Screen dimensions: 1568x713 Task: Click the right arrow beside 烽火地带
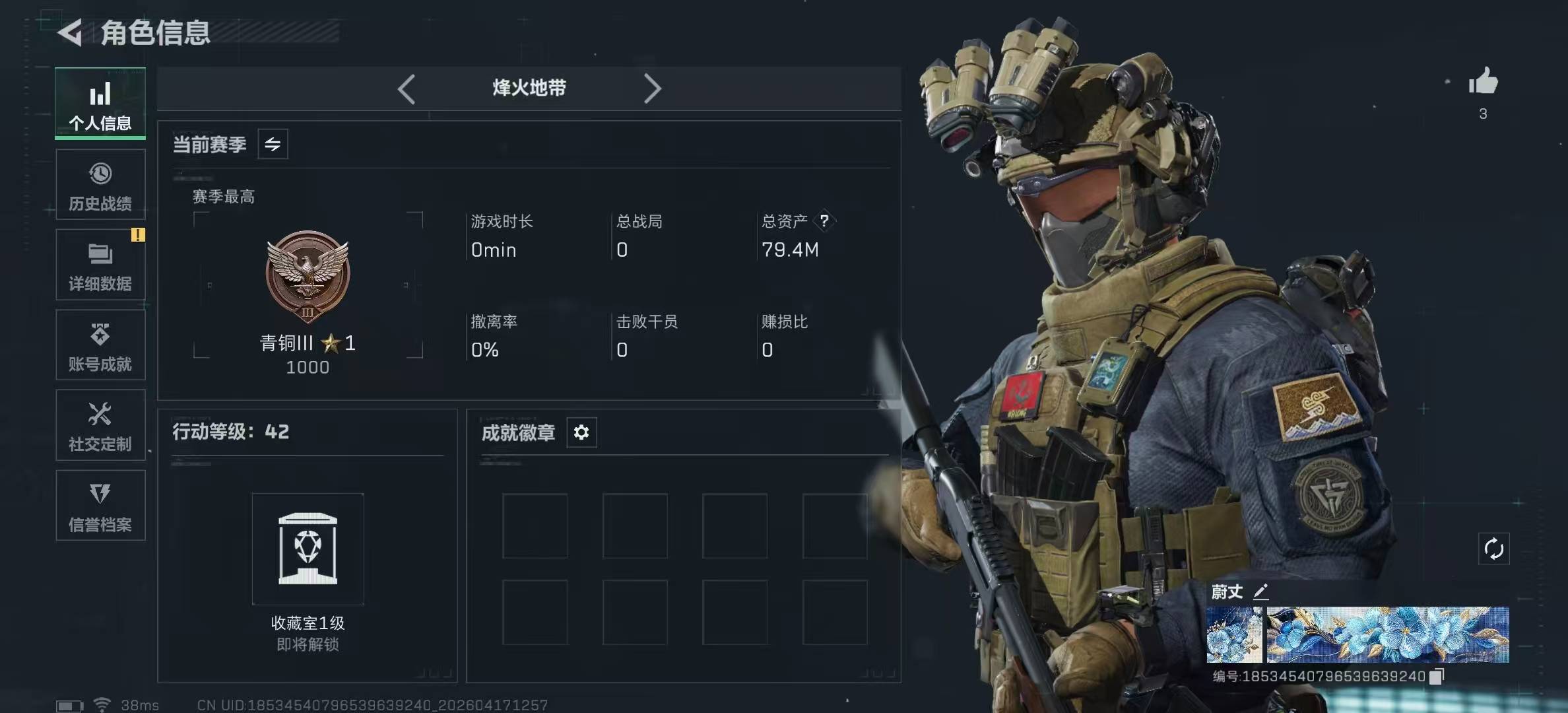(652, 88)
